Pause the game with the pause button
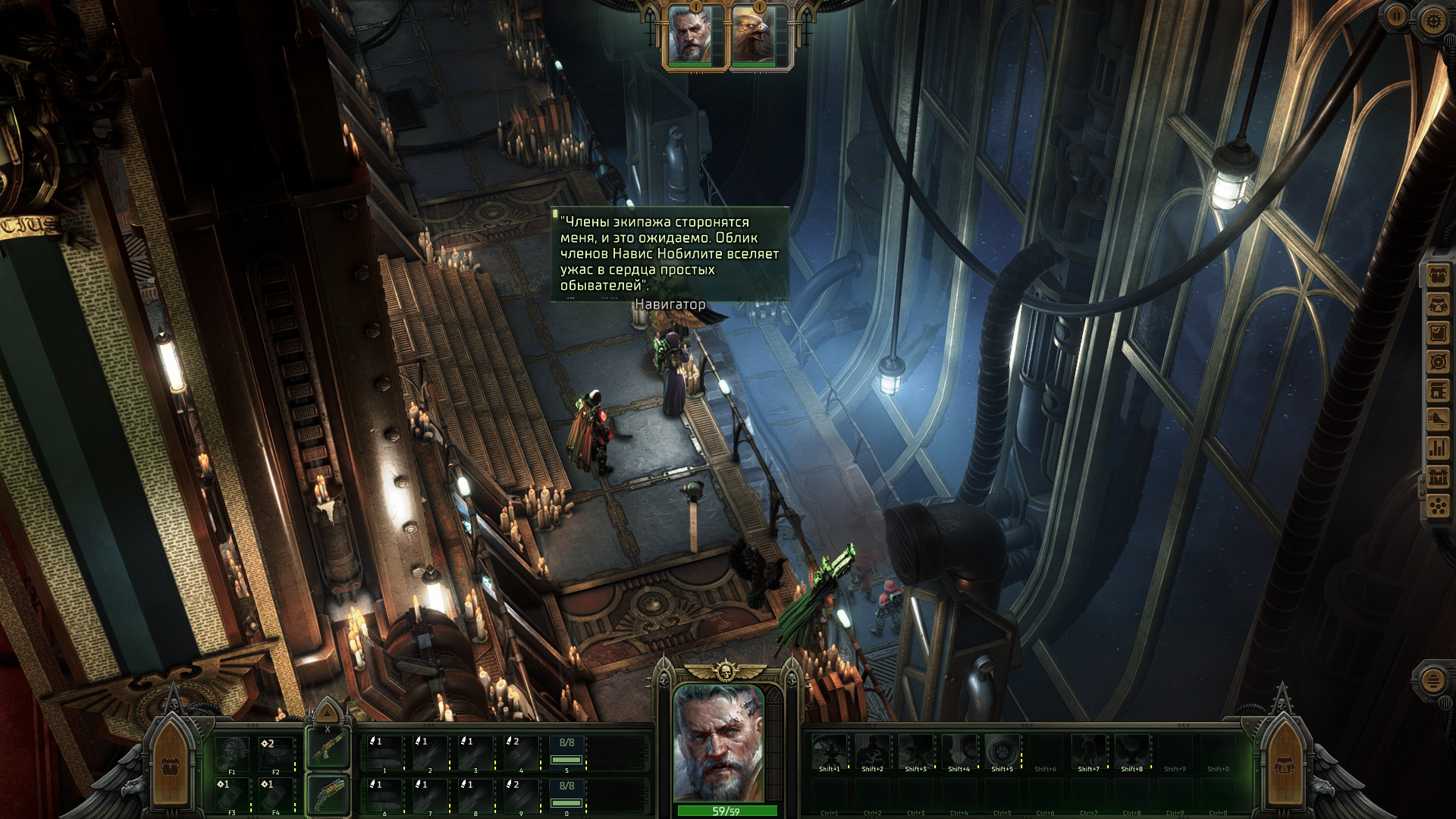This screenshot has height=819, width=1456. point(1395,14)
